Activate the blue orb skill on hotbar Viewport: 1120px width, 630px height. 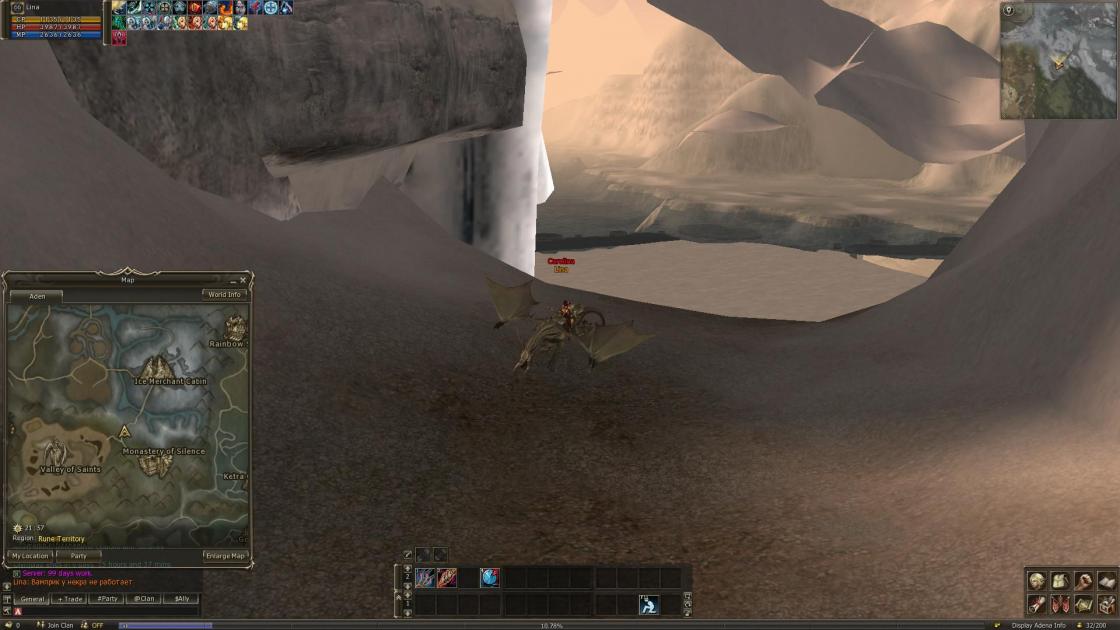coord(490,578)
